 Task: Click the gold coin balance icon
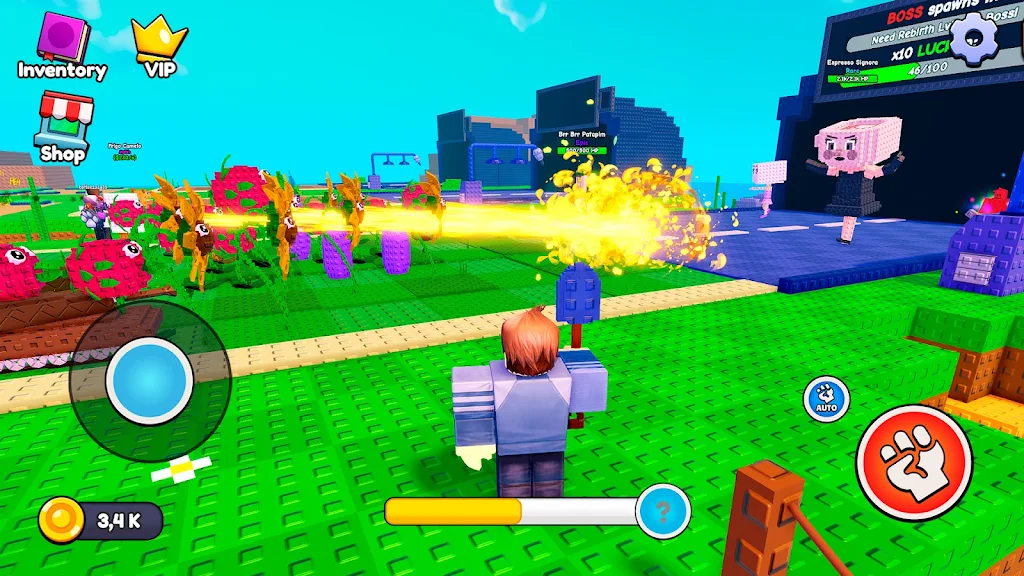pyautogui.click(x=61, y=520)
